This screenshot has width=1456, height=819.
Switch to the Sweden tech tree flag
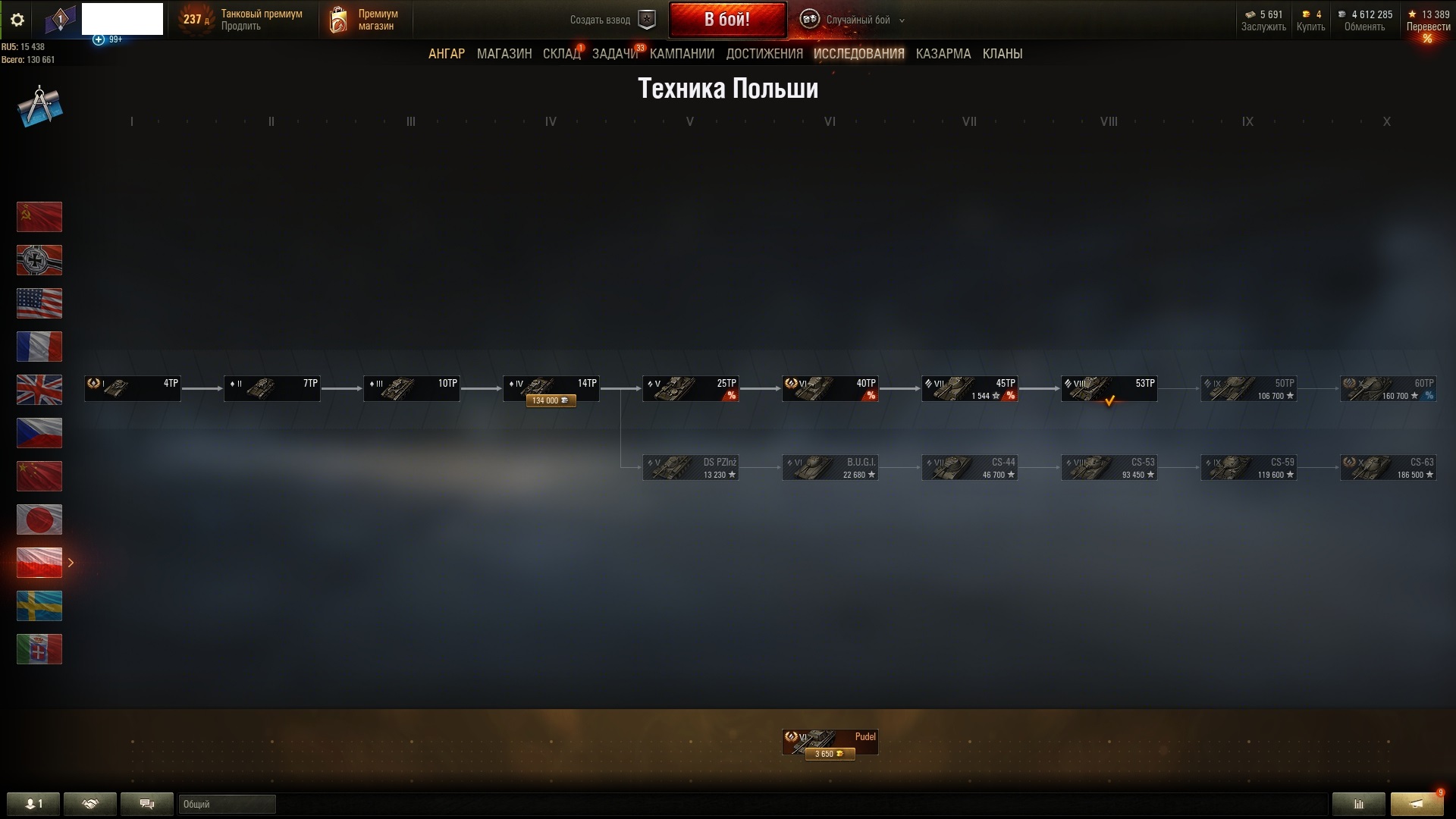tap(39, 606)
